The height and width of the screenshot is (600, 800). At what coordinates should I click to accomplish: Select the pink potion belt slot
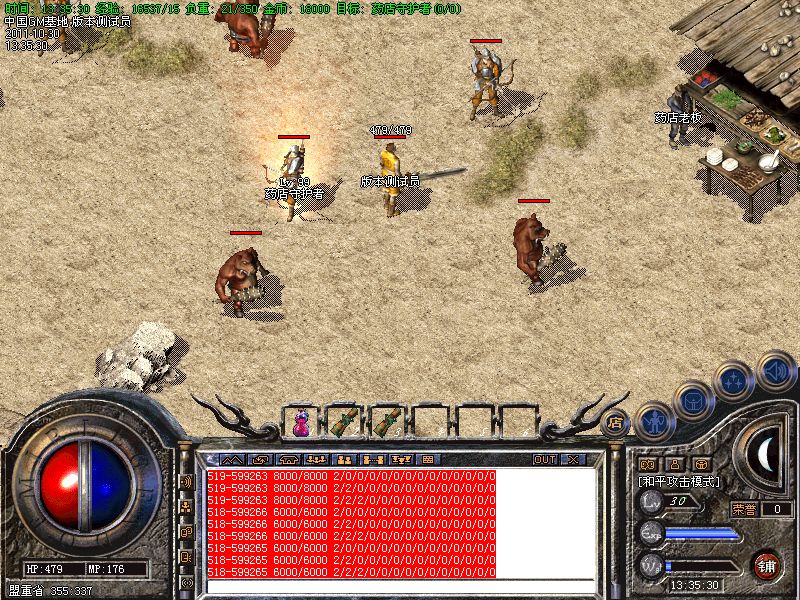[301, 422]
